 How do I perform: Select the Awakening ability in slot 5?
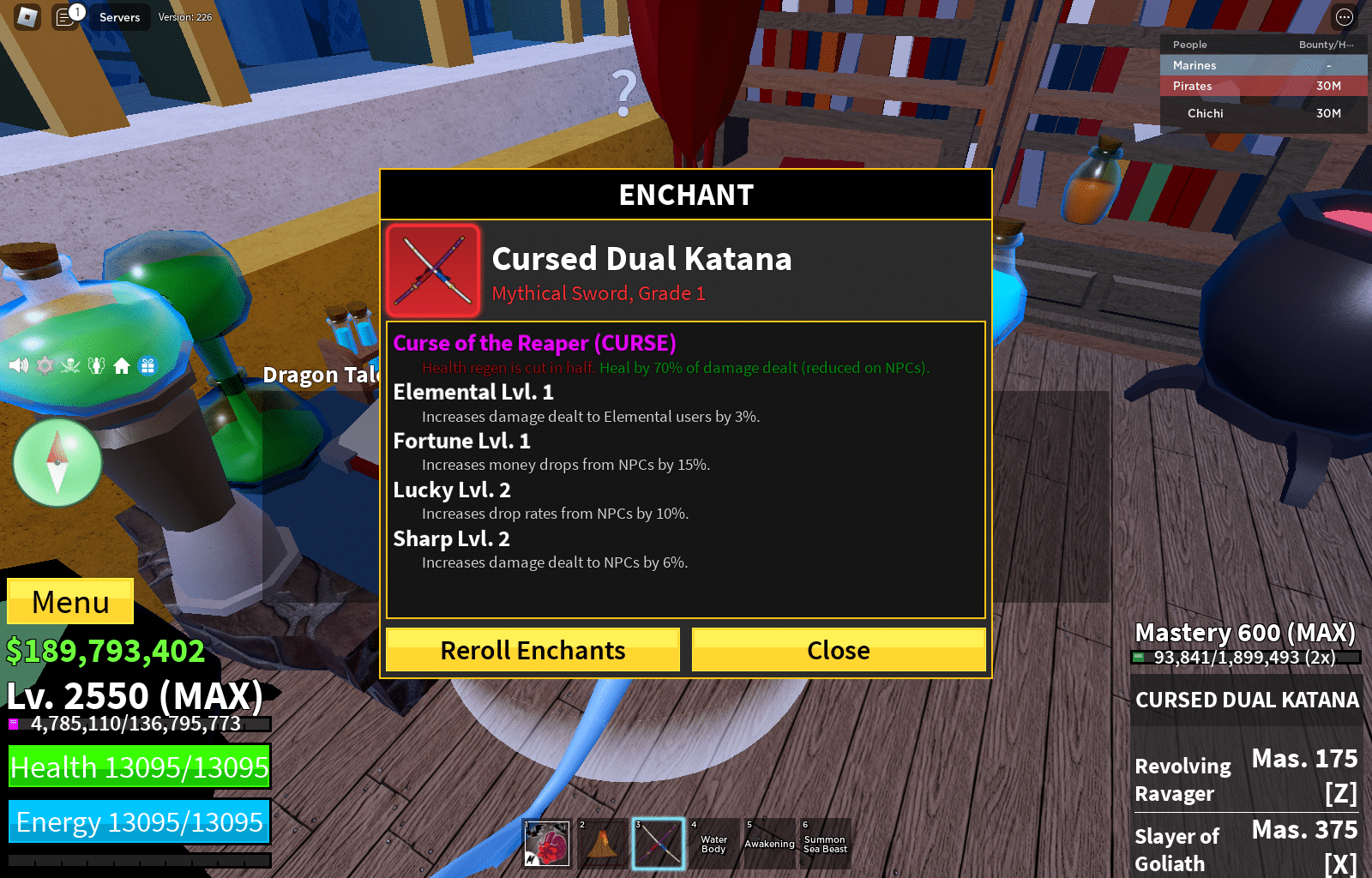pos(768,843)
